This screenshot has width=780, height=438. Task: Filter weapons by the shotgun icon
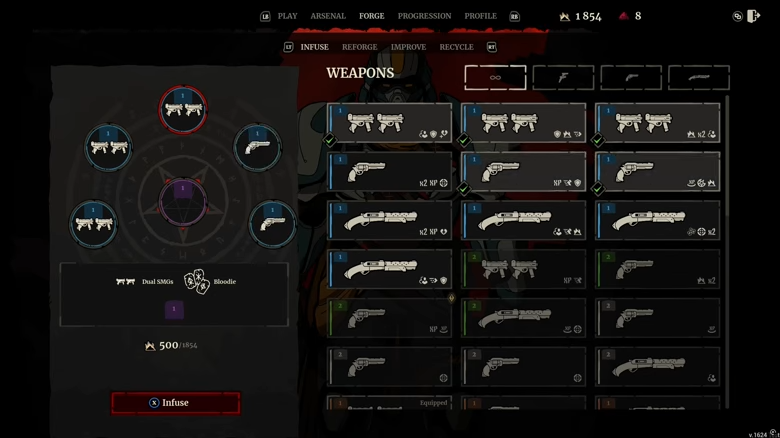click(698, 77)
